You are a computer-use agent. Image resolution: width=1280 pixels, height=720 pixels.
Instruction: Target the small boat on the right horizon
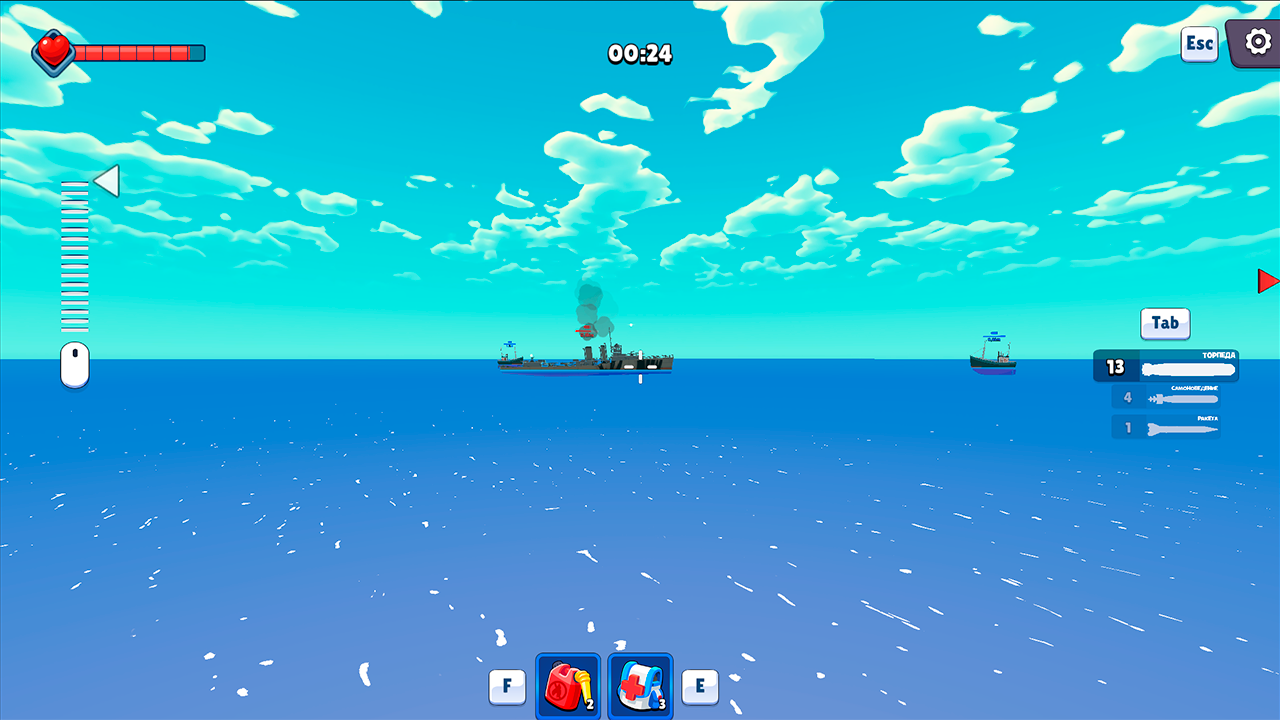992,360
